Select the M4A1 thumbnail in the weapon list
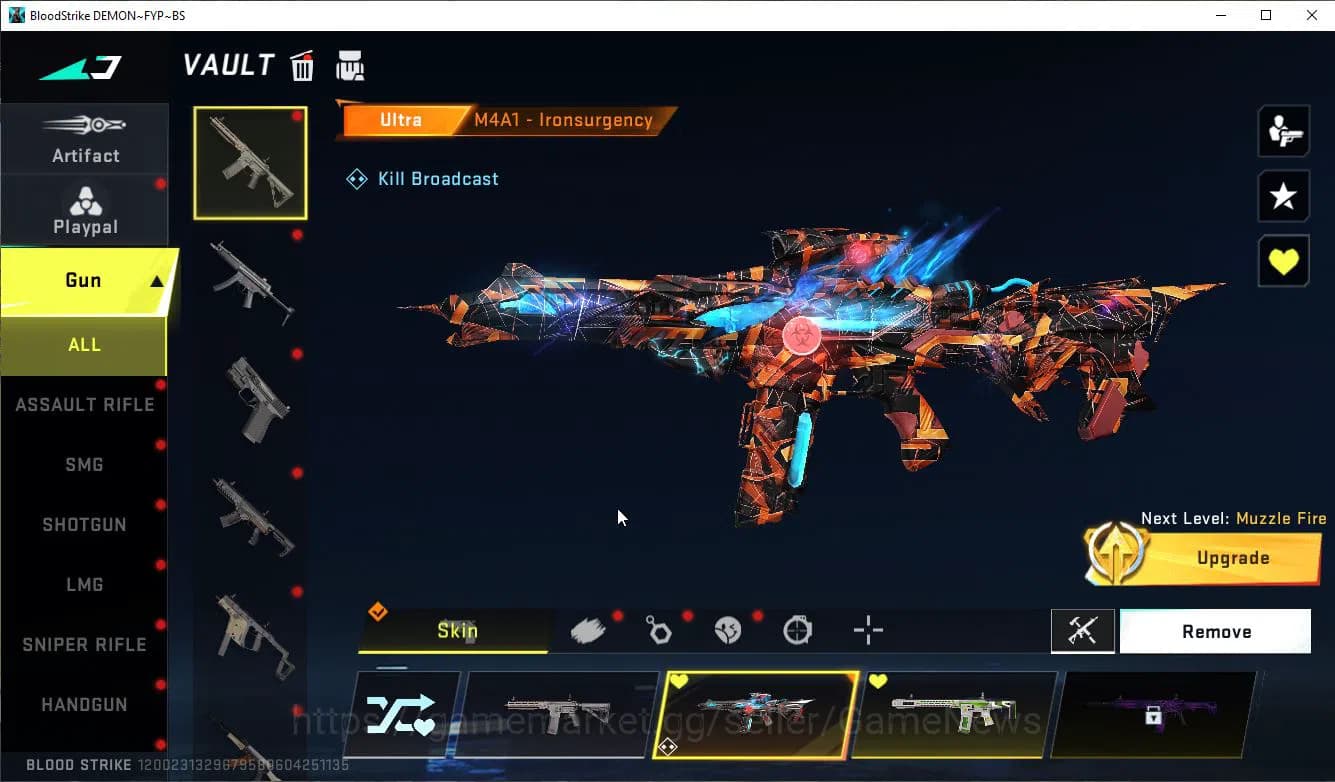The width and height of the screenshot is (1335, 782). [x=250, y=163]
